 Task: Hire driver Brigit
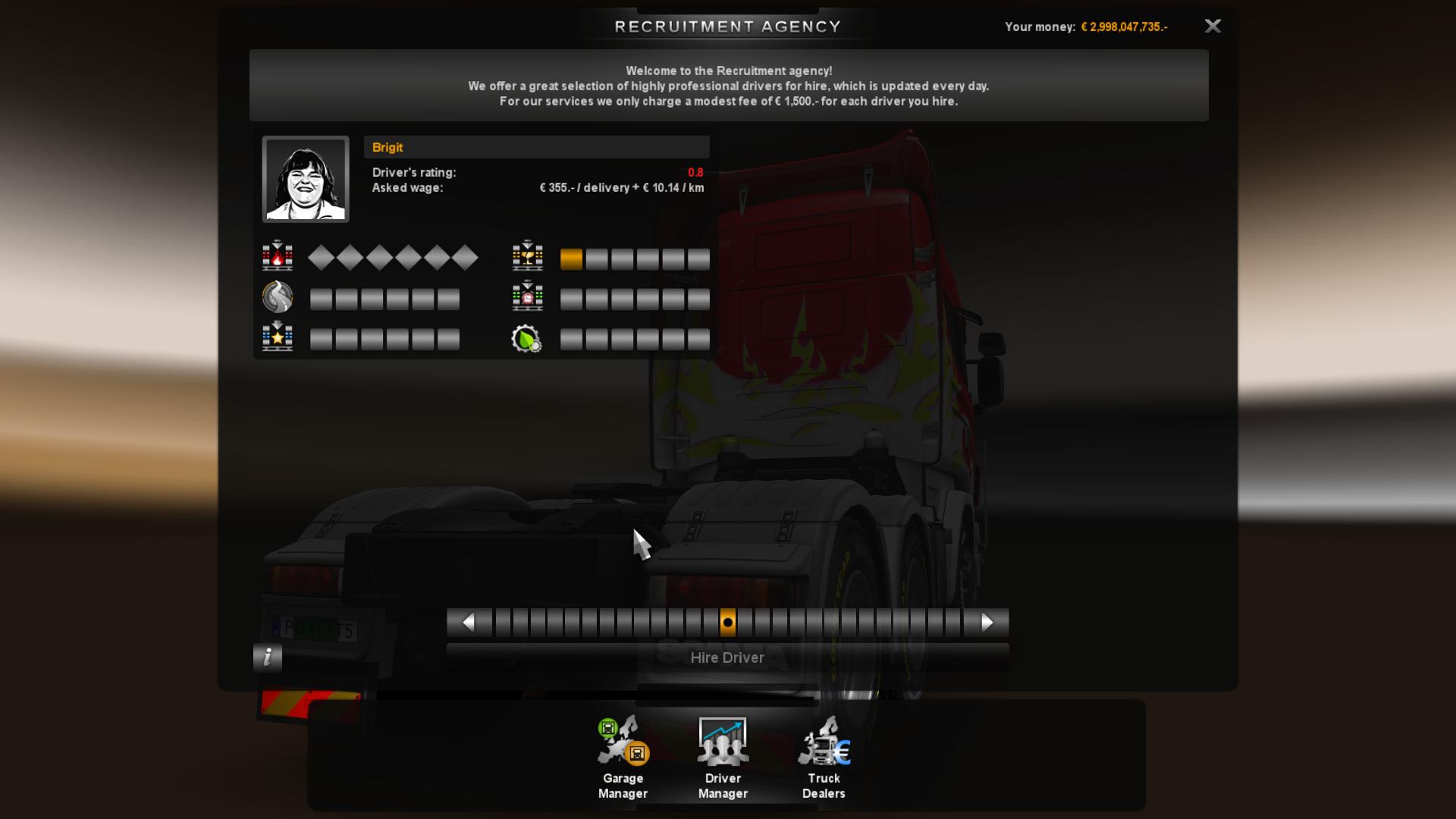[727, 657]
